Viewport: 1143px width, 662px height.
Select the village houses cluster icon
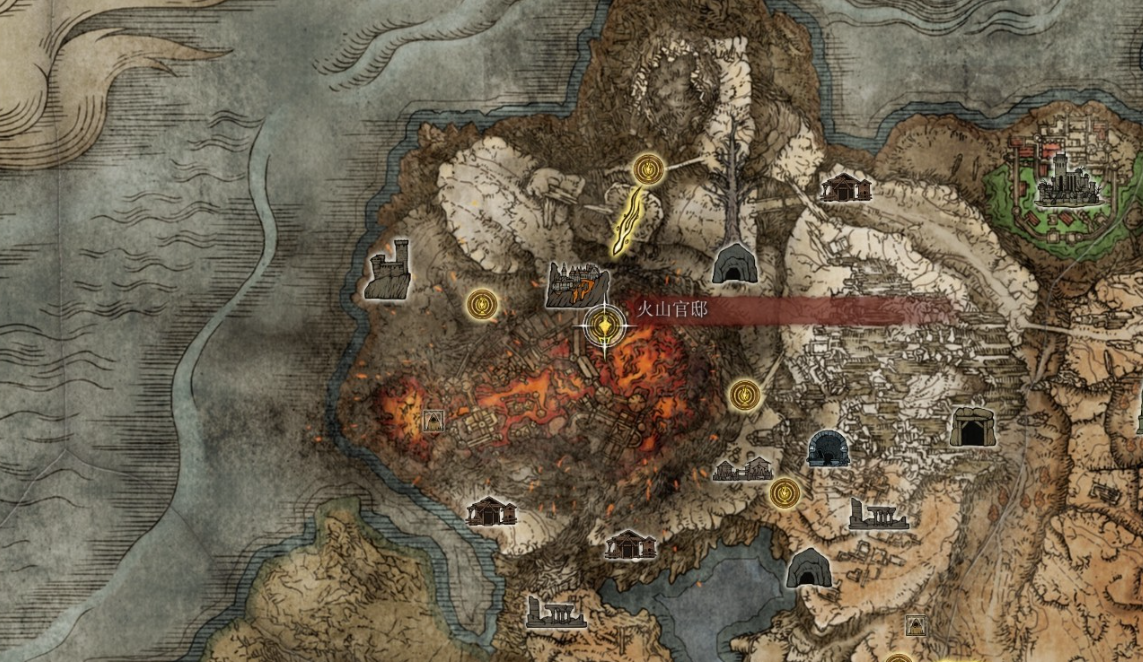pyautogui.click(x=743, y=467)
